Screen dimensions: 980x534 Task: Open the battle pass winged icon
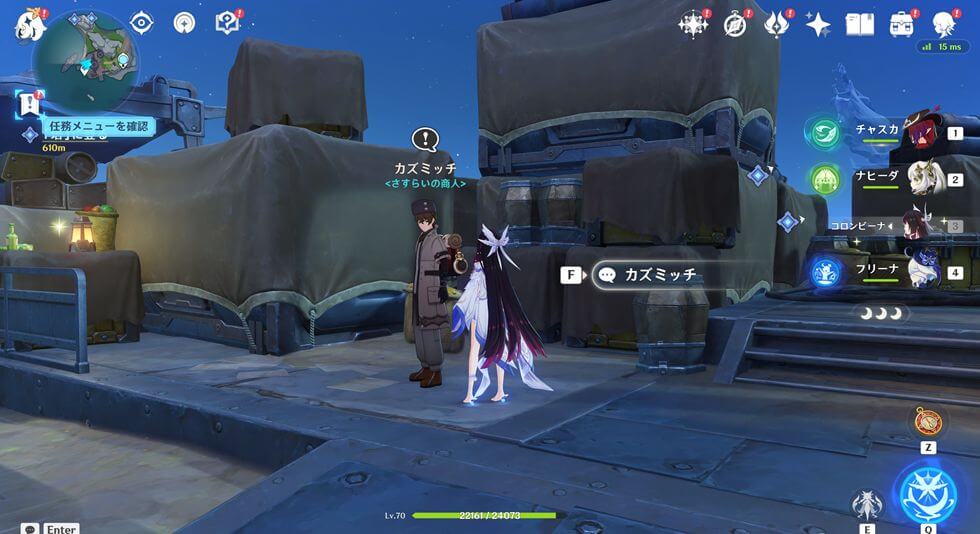click(776, 24)
